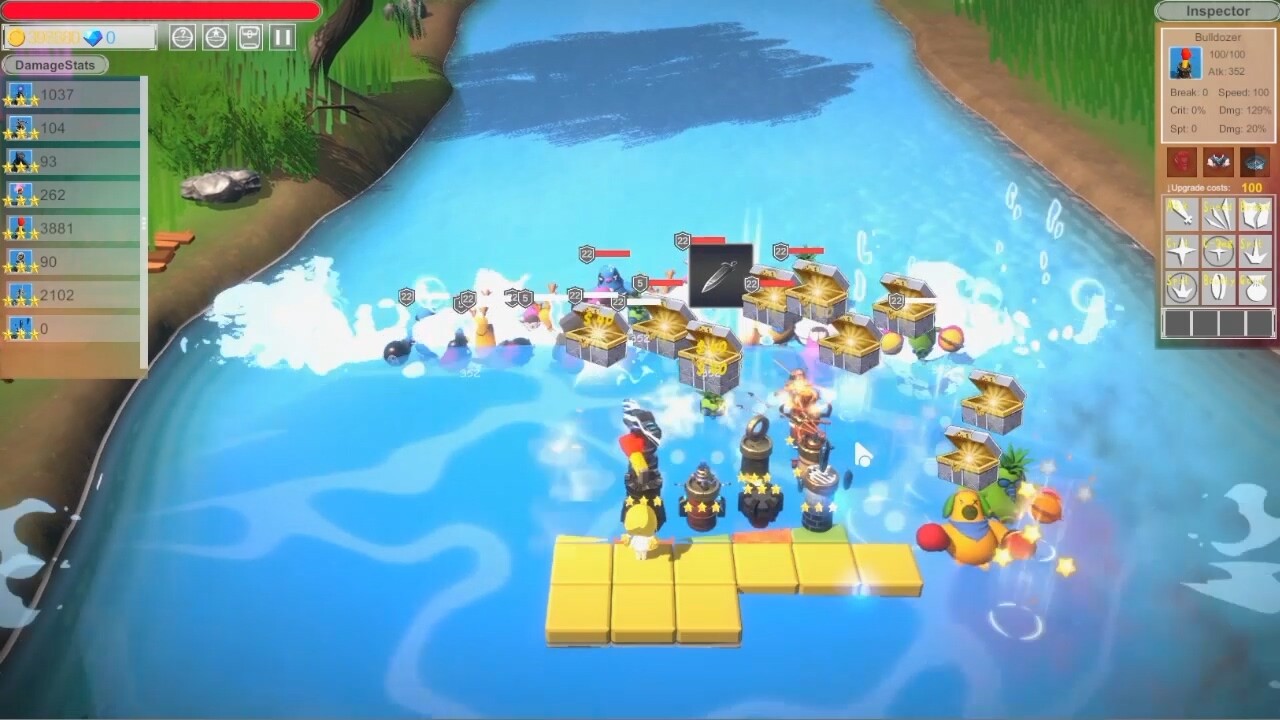Select the Speed upgrade claw icon
1280x720 pixels.
click(1218, 213)
